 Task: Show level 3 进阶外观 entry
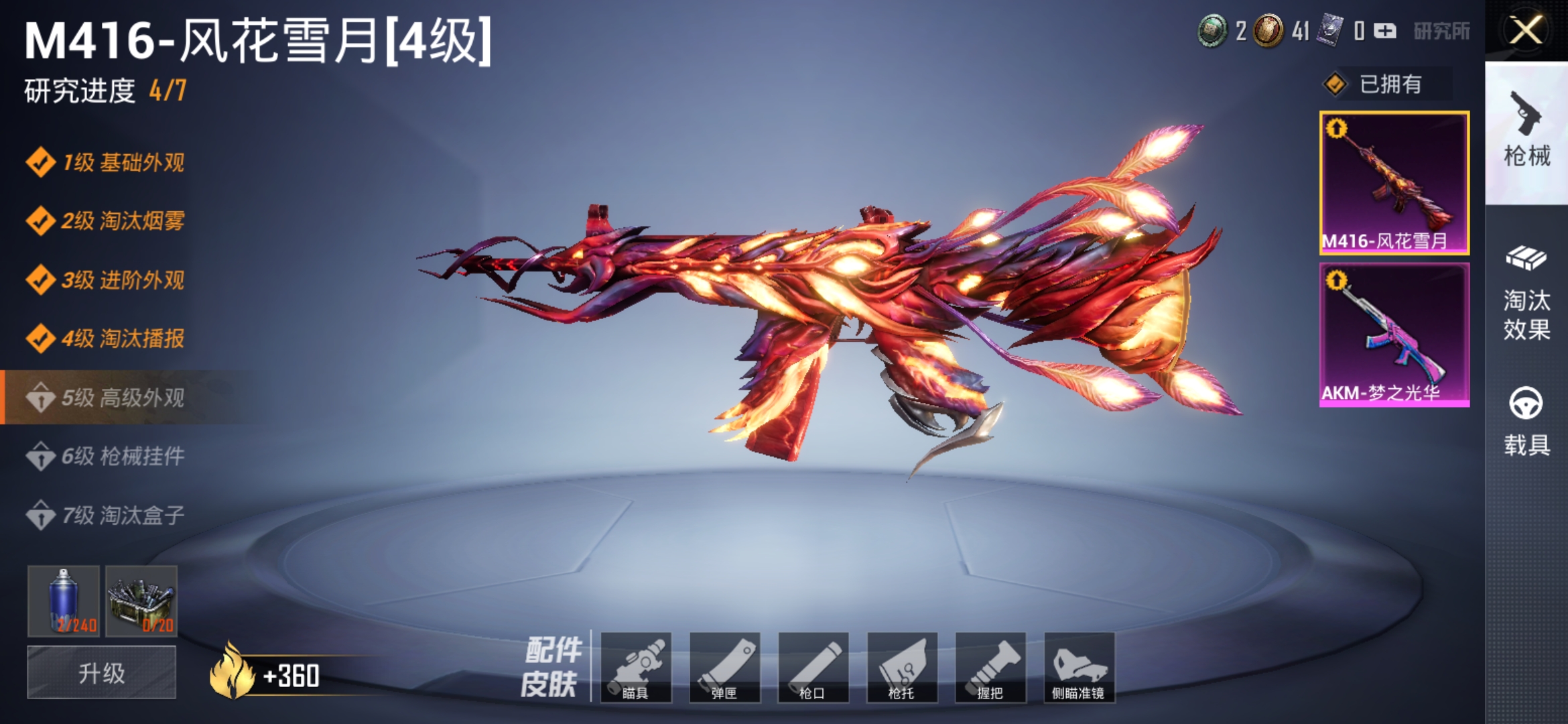click(107, 280)
